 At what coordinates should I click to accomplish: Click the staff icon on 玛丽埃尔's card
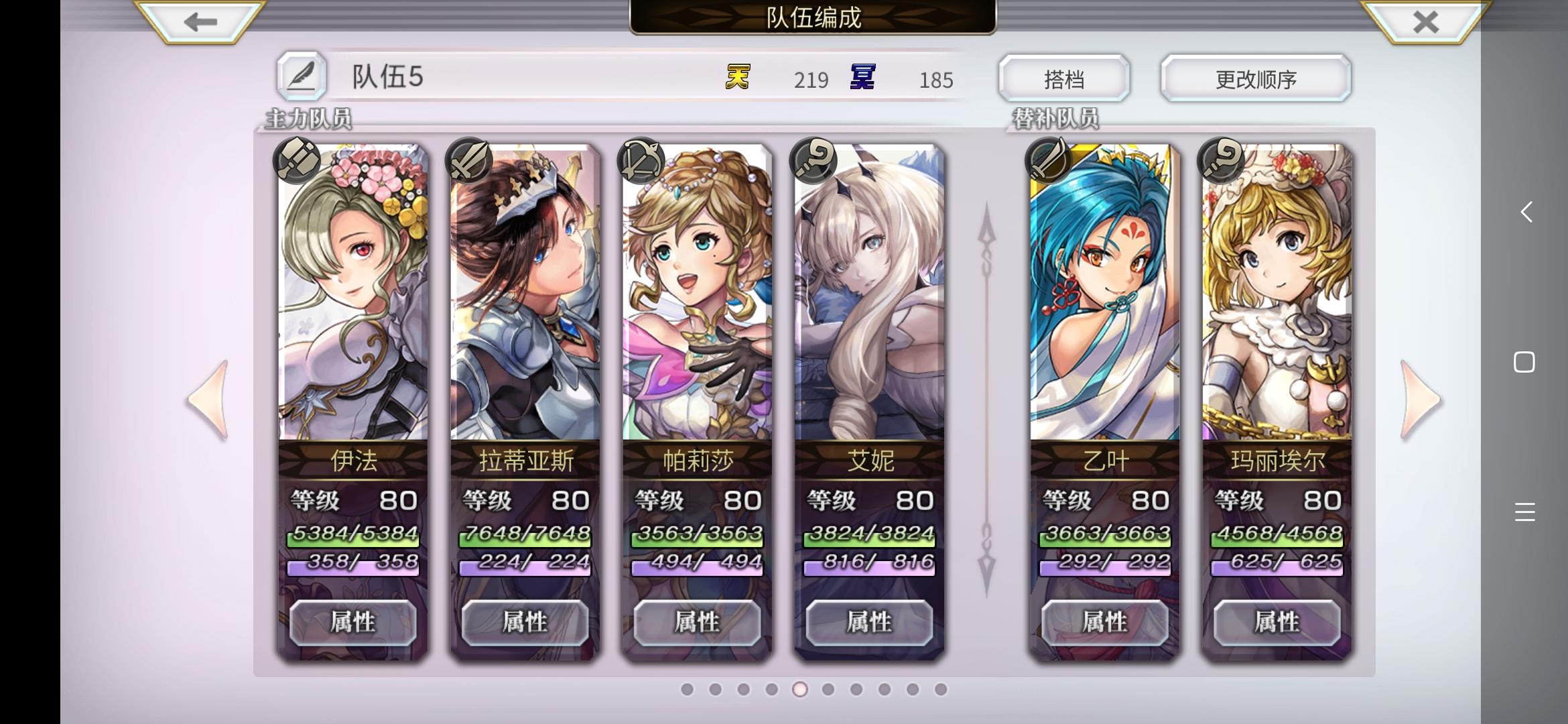point(1222,159)
